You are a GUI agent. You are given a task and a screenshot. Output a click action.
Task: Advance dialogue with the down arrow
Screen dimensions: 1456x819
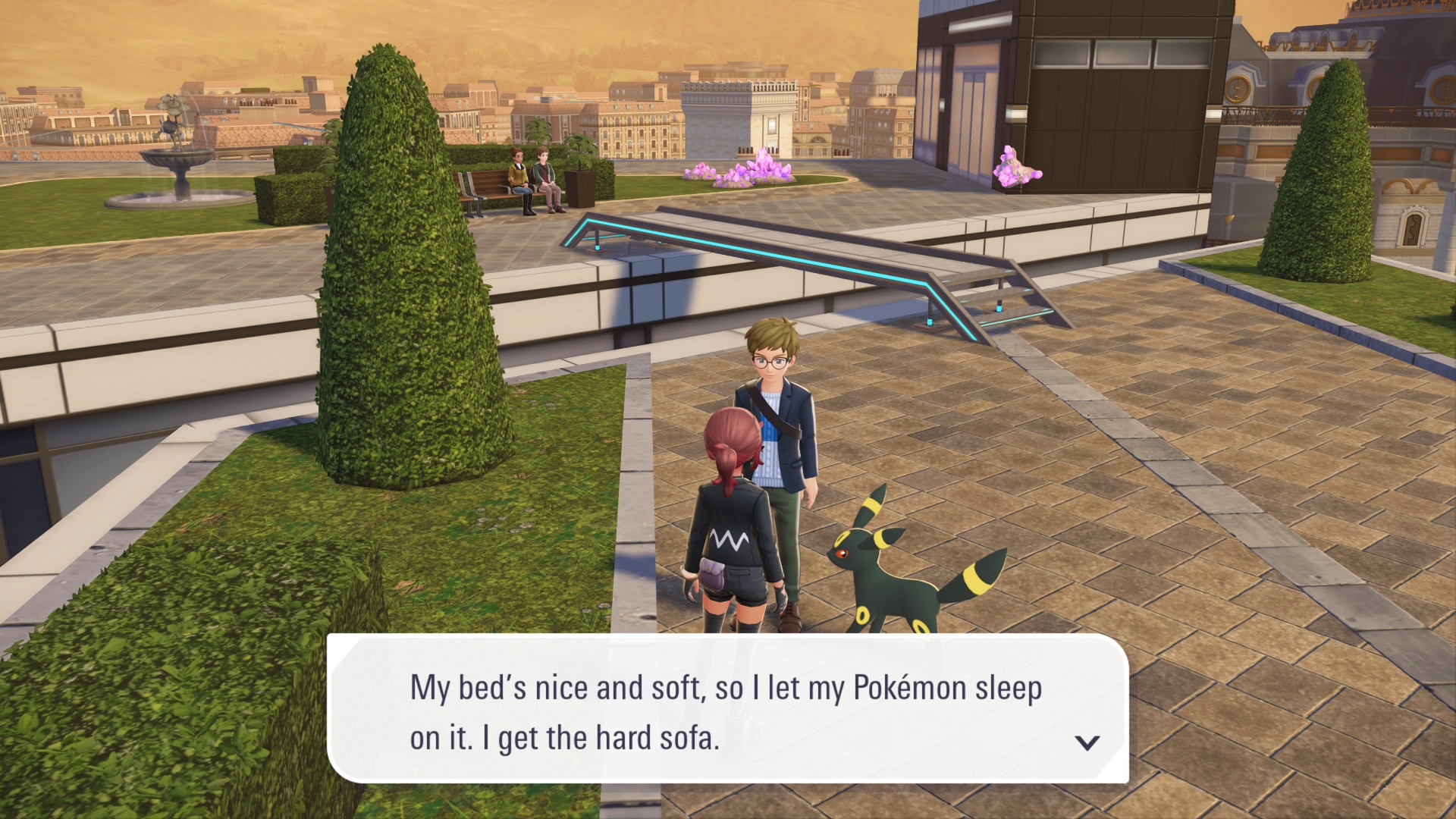[x=1087, y=742]
